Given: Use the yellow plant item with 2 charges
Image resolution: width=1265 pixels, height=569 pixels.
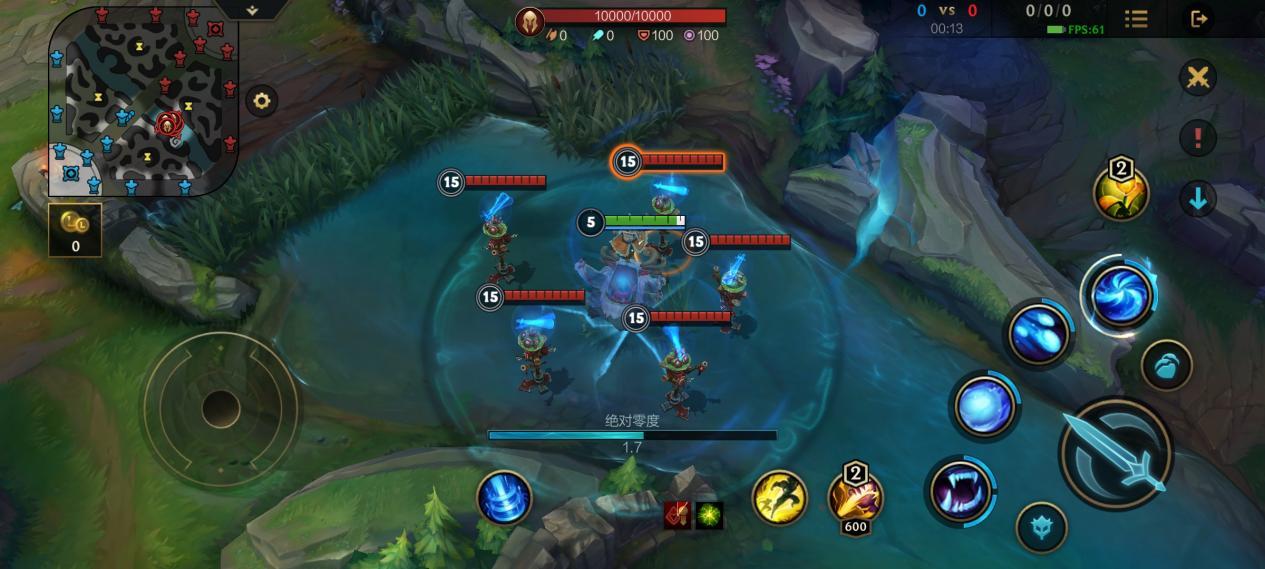Looking at the screenshot, I should [1120, 192].
